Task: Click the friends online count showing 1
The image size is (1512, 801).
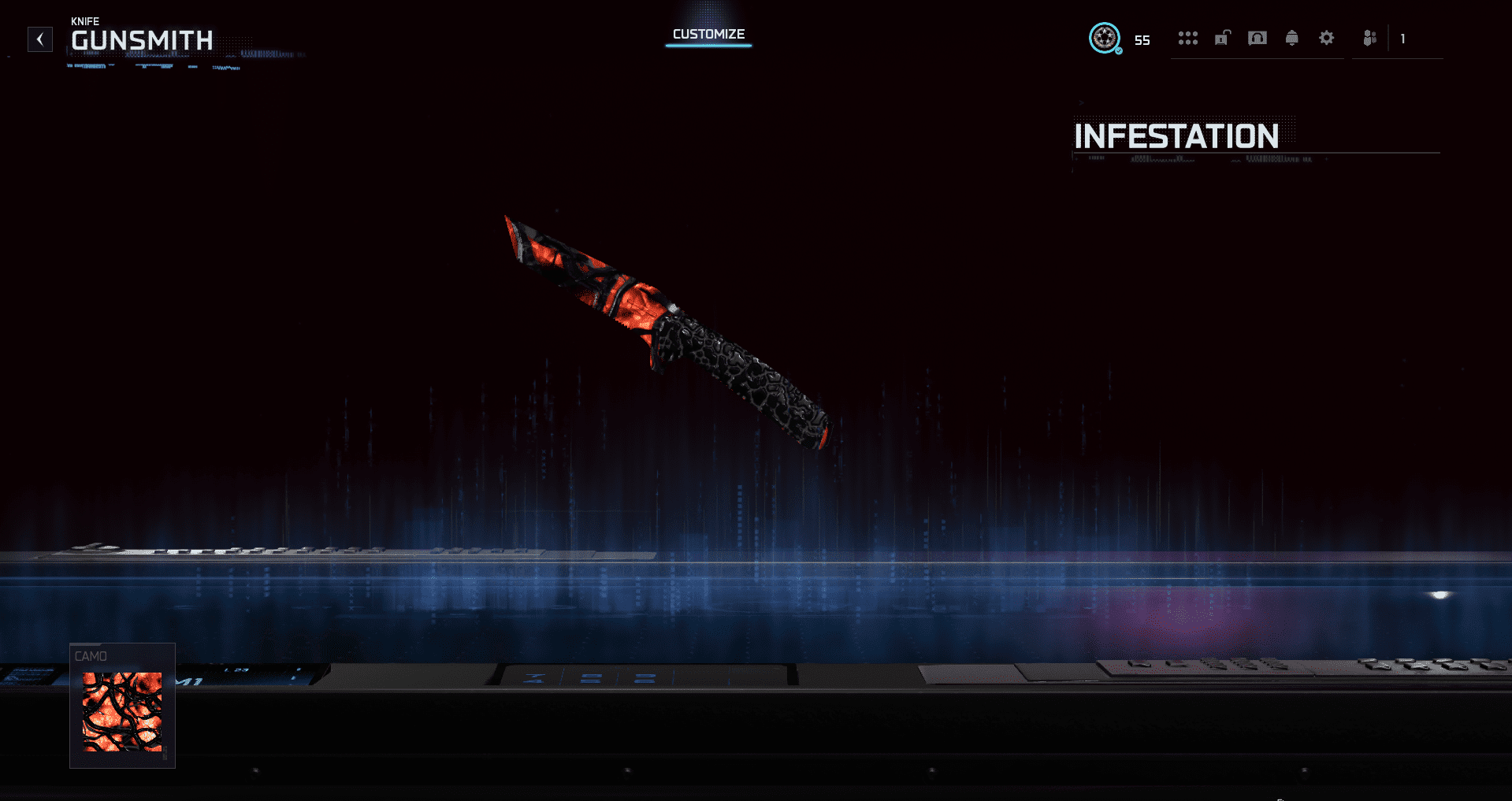Action: click(1403, 38)
